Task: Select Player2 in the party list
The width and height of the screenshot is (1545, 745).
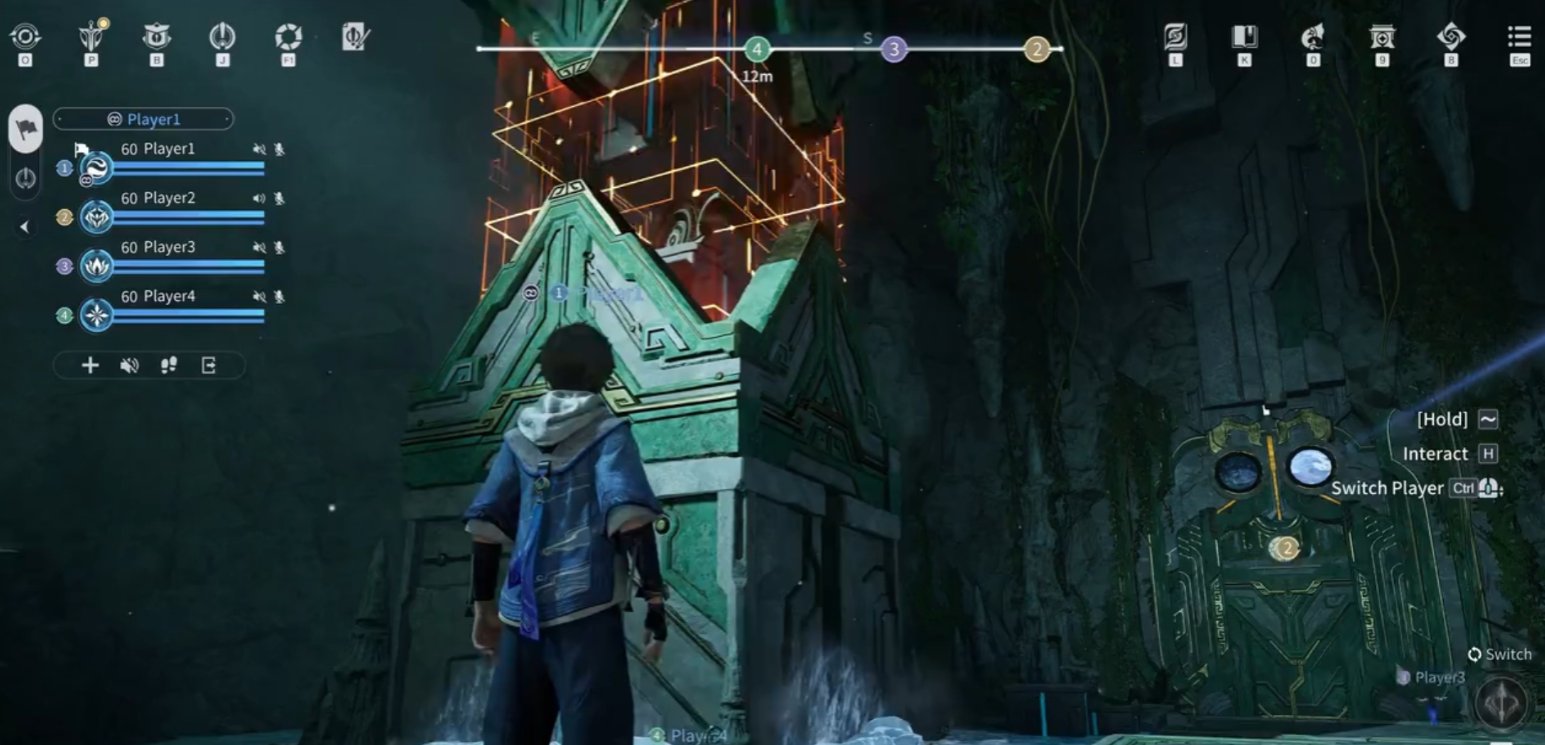Action: click(x=158, y=198)
